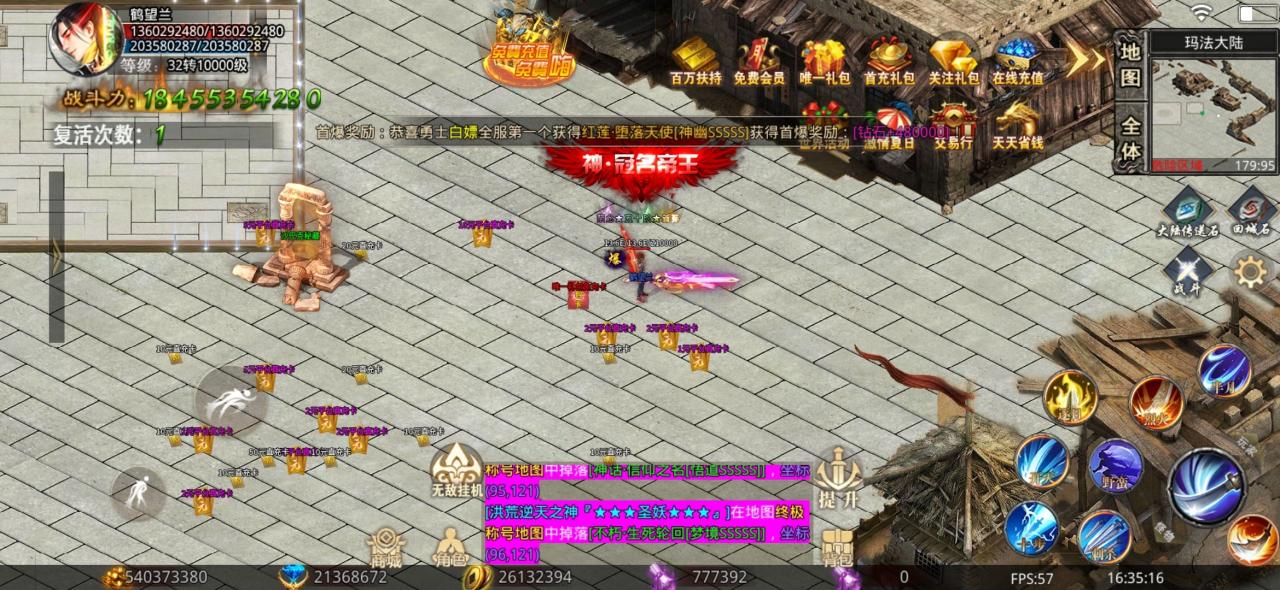Open the 在线充值 online recharge icon
This screenshot has height=590, width=1280.
point(1017,59)
